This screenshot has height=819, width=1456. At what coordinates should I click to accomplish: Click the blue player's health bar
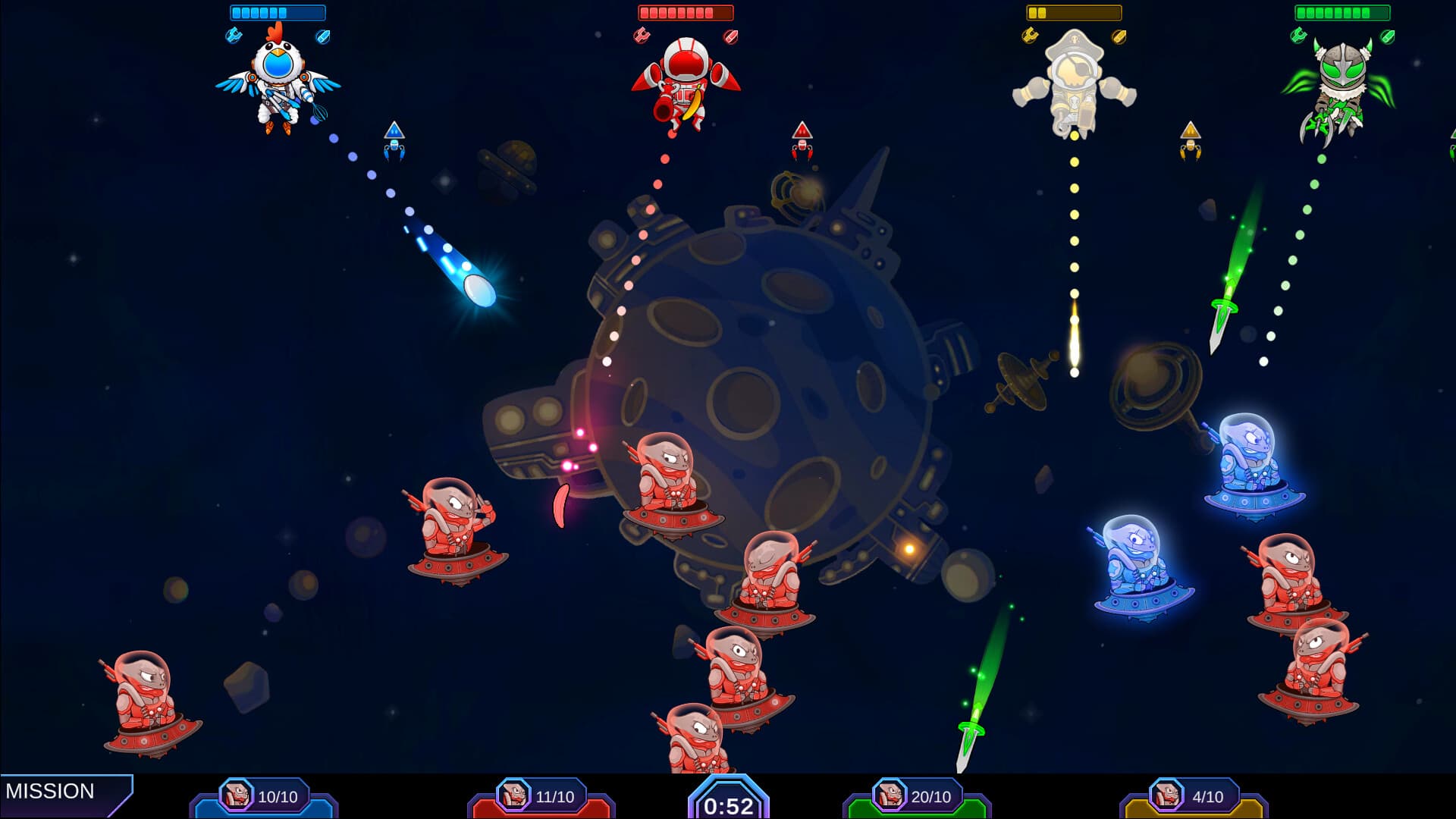pos(276,11)
